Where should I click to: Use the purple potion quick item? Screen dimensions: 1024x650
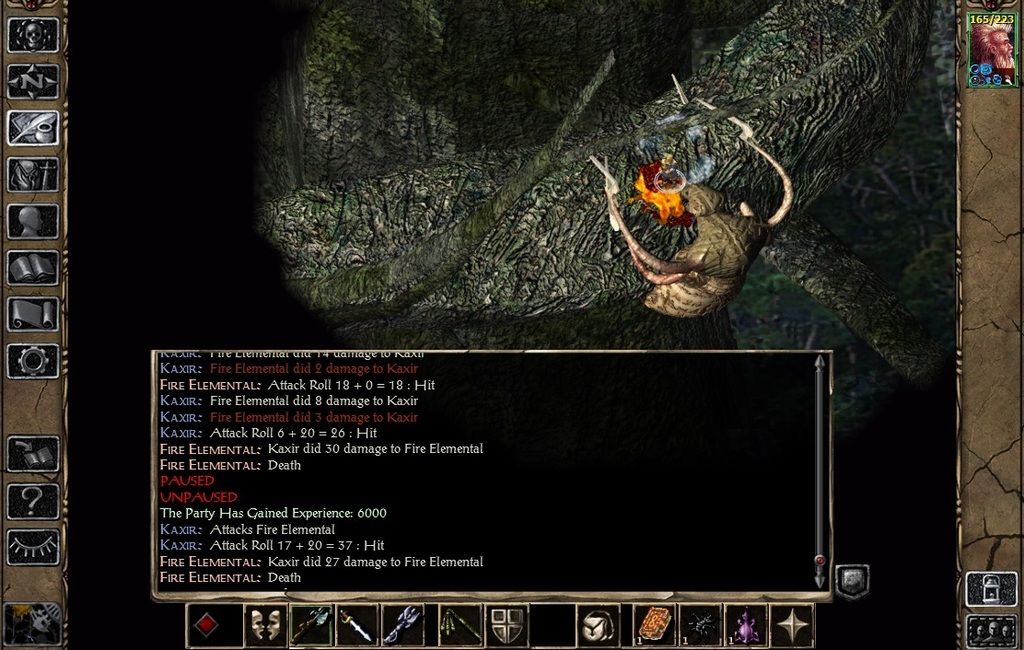click(x=746, y=625)
